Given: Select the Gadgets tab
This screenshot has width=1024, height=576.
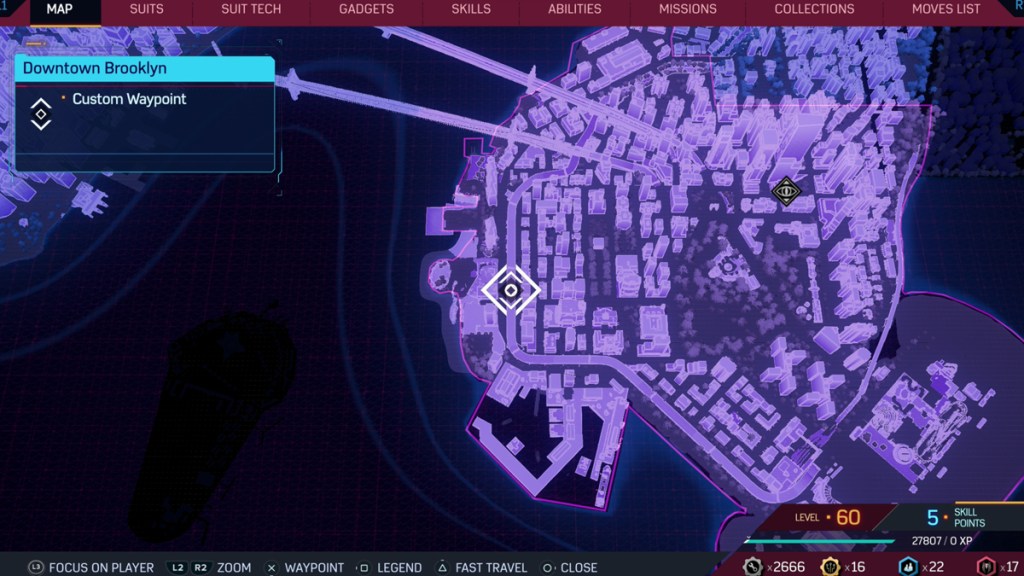Looking at the screenshot, I should pyautogui.click(x=366, y=9).
